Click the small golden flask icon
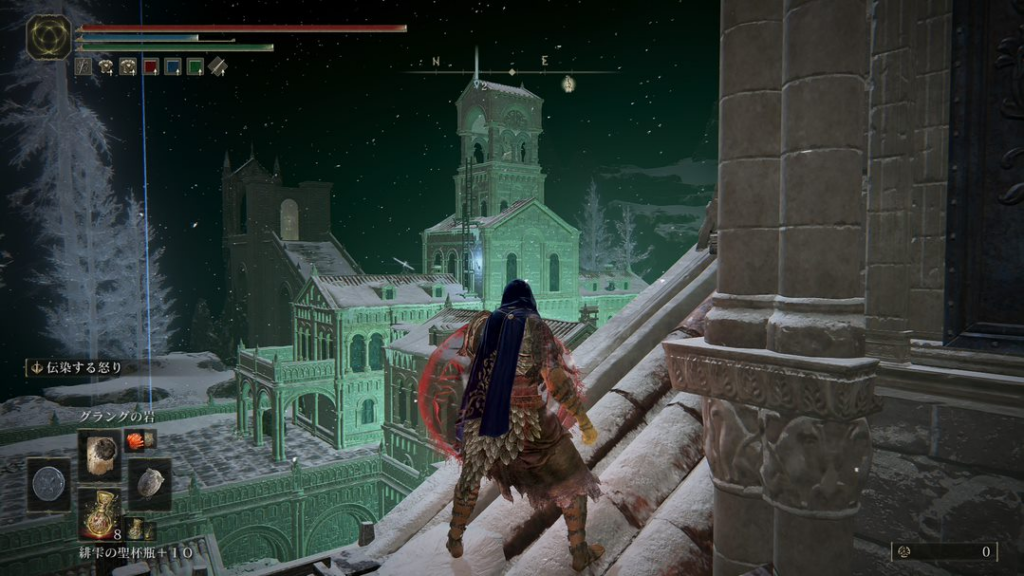 pos(136,529)
